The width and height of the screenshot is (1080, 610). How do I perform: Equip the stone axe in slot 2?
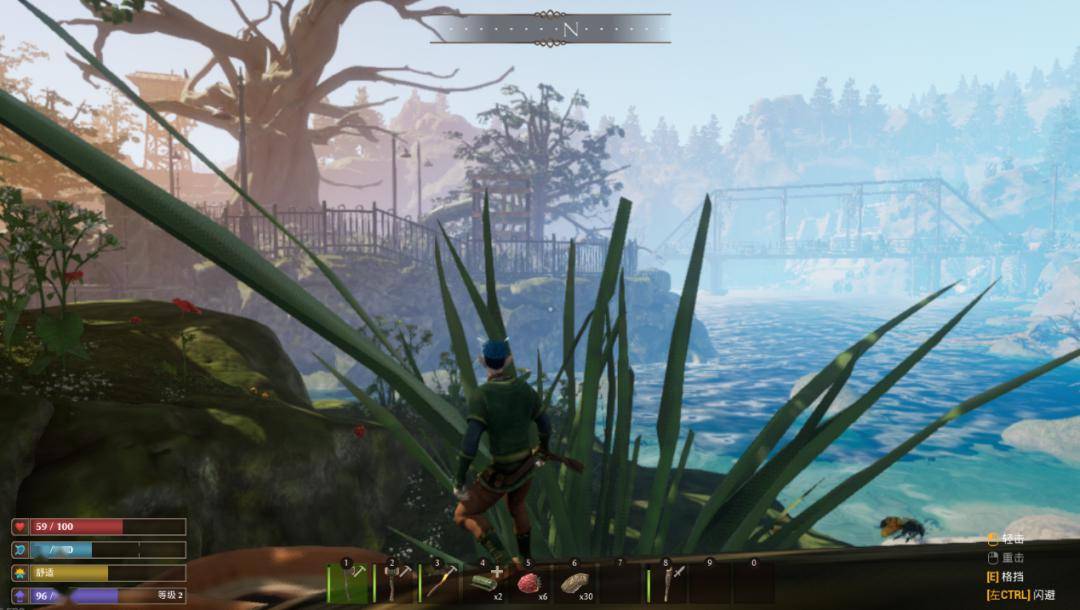pos(393,582)
